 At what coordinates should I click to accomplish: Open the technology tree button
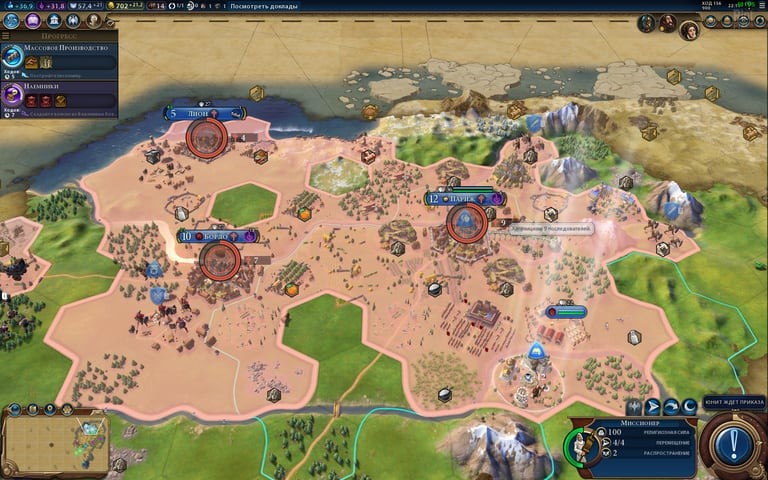click(13, 20)
